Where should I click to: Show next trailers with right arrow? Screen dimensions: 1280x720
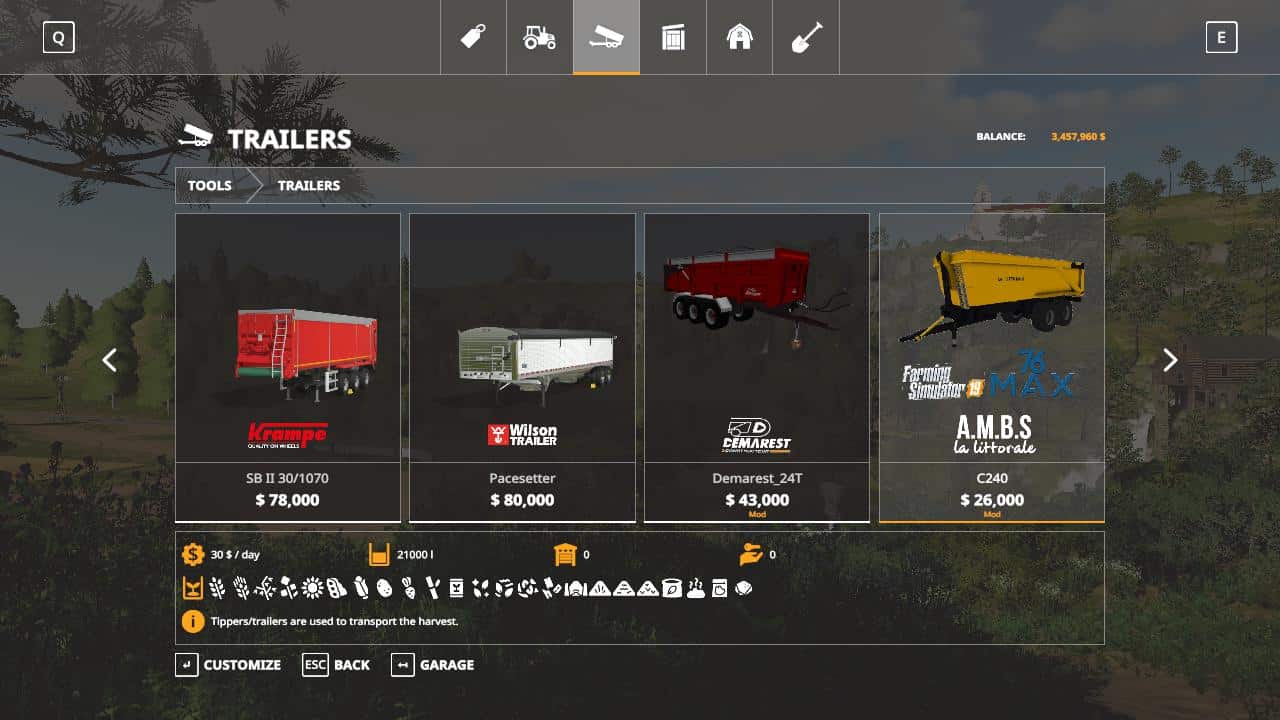pos(1170,360)
